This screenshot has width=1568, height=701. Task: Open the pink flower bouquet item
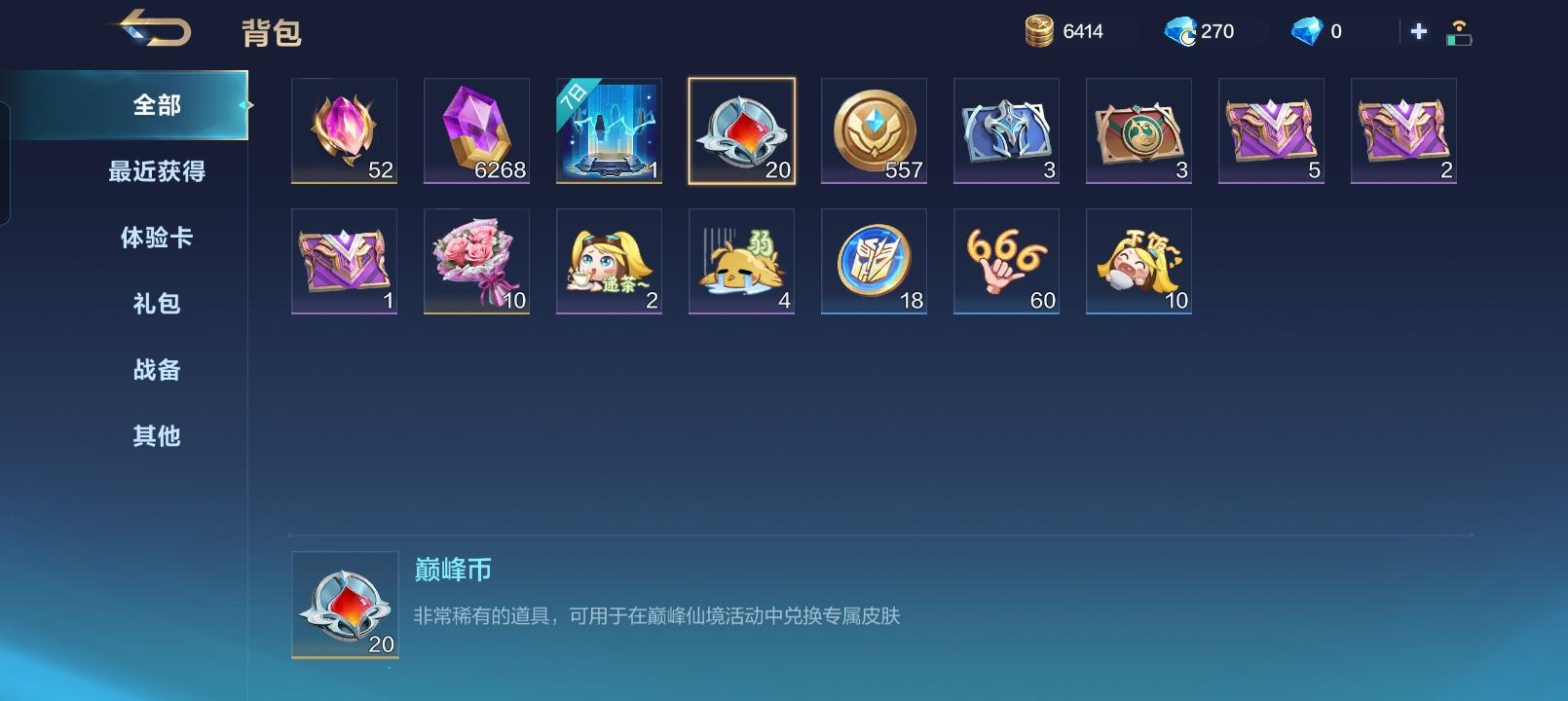(x=476, y=262)
